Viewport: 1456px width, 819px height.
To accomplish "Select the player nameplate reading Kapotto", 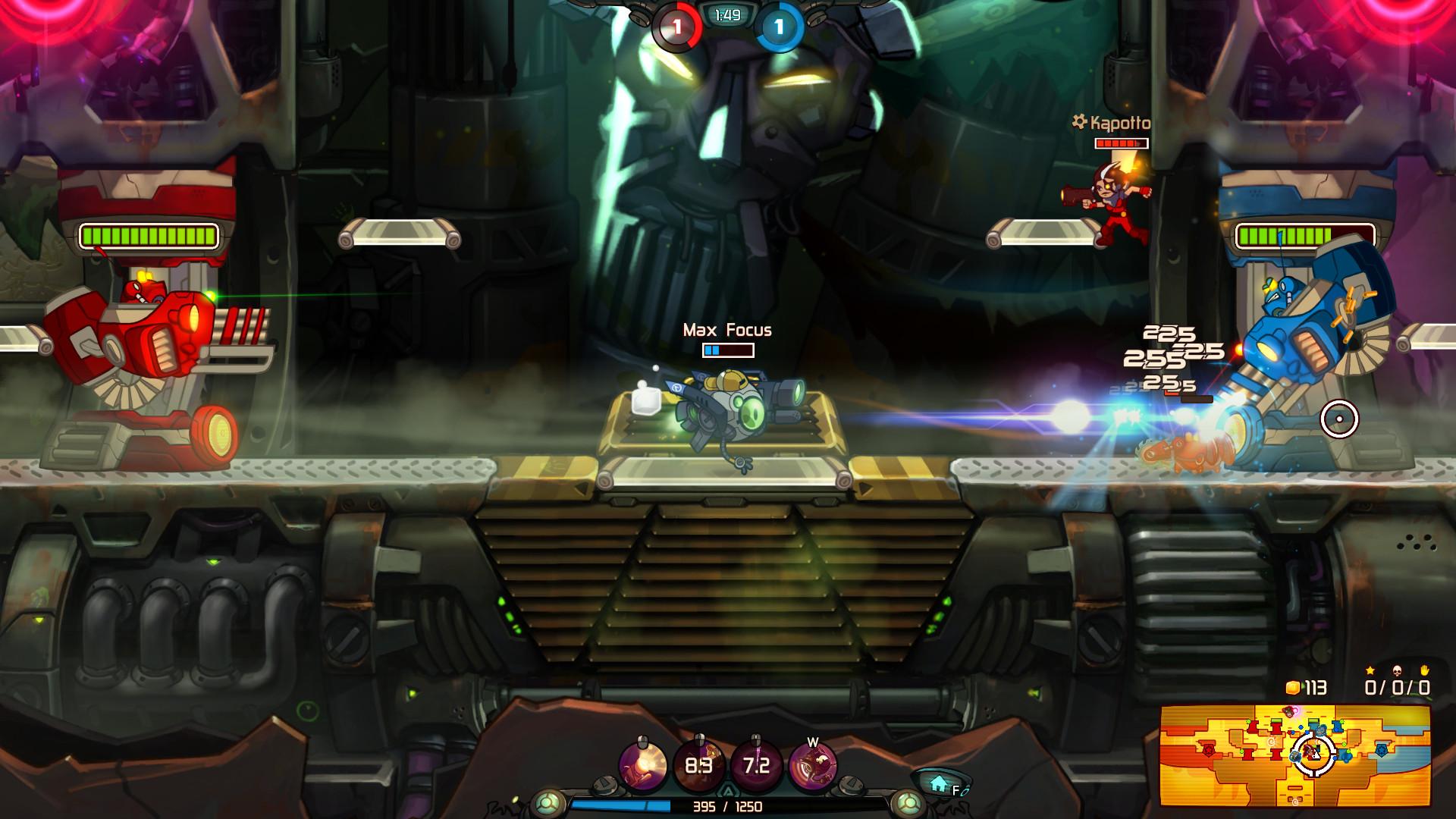I will pyautogui.click(x=1112, y=120).
